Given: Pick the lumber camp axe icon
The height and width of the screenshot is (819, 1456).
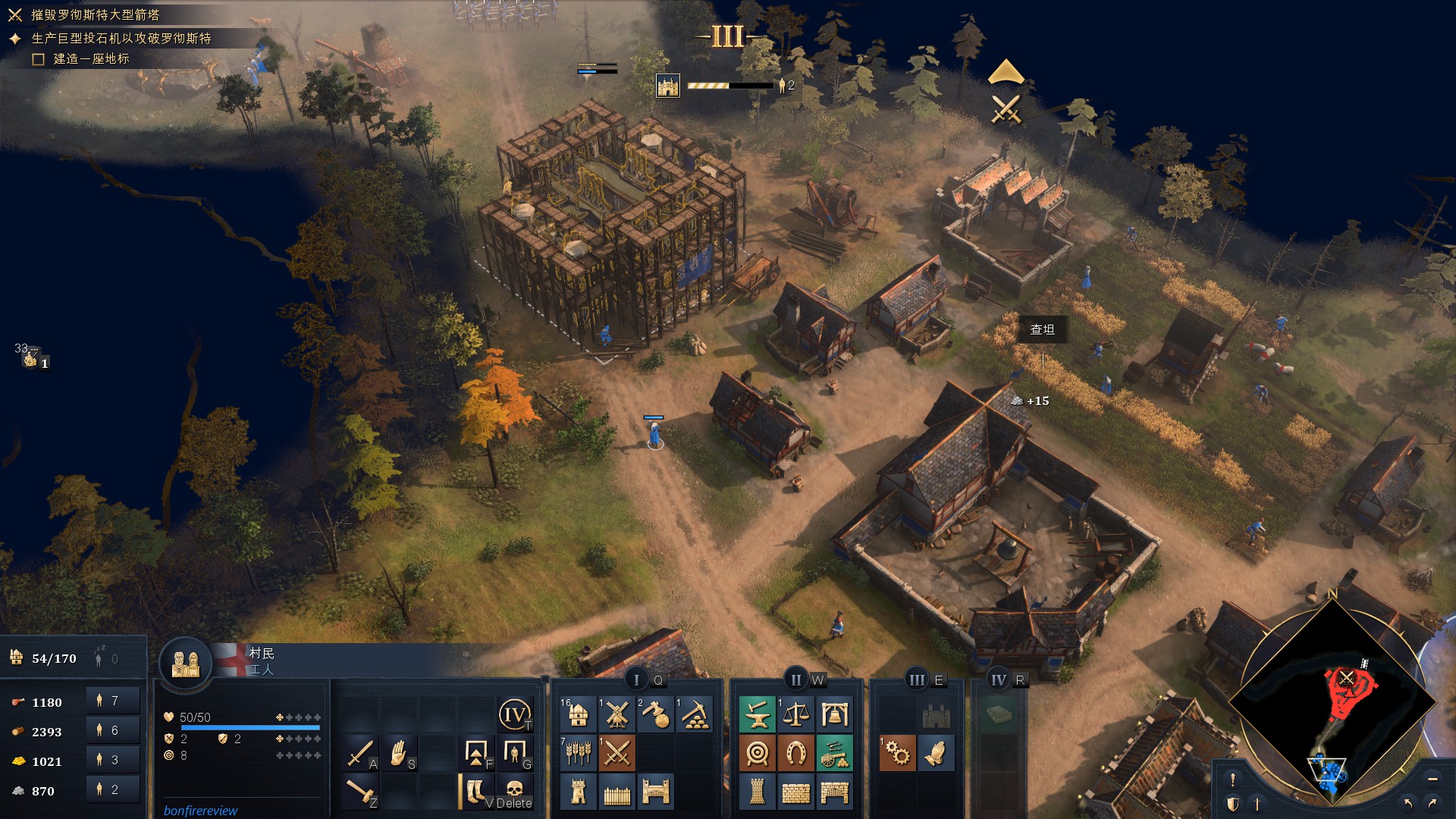Looking at the screenshot, I should [x=656, y=714].
